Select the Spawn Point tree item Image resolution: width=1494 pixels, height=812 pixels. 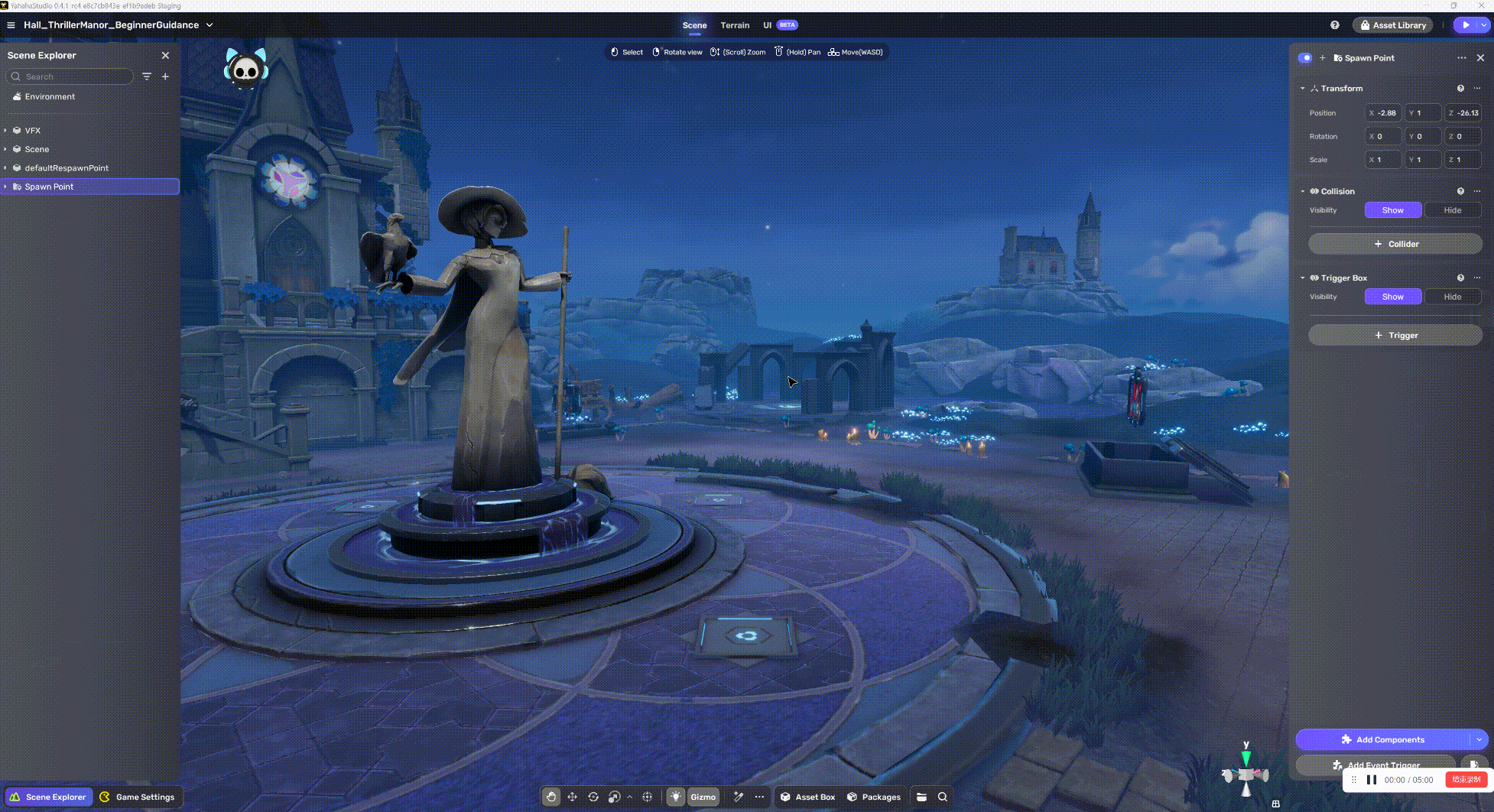[49, 187]
